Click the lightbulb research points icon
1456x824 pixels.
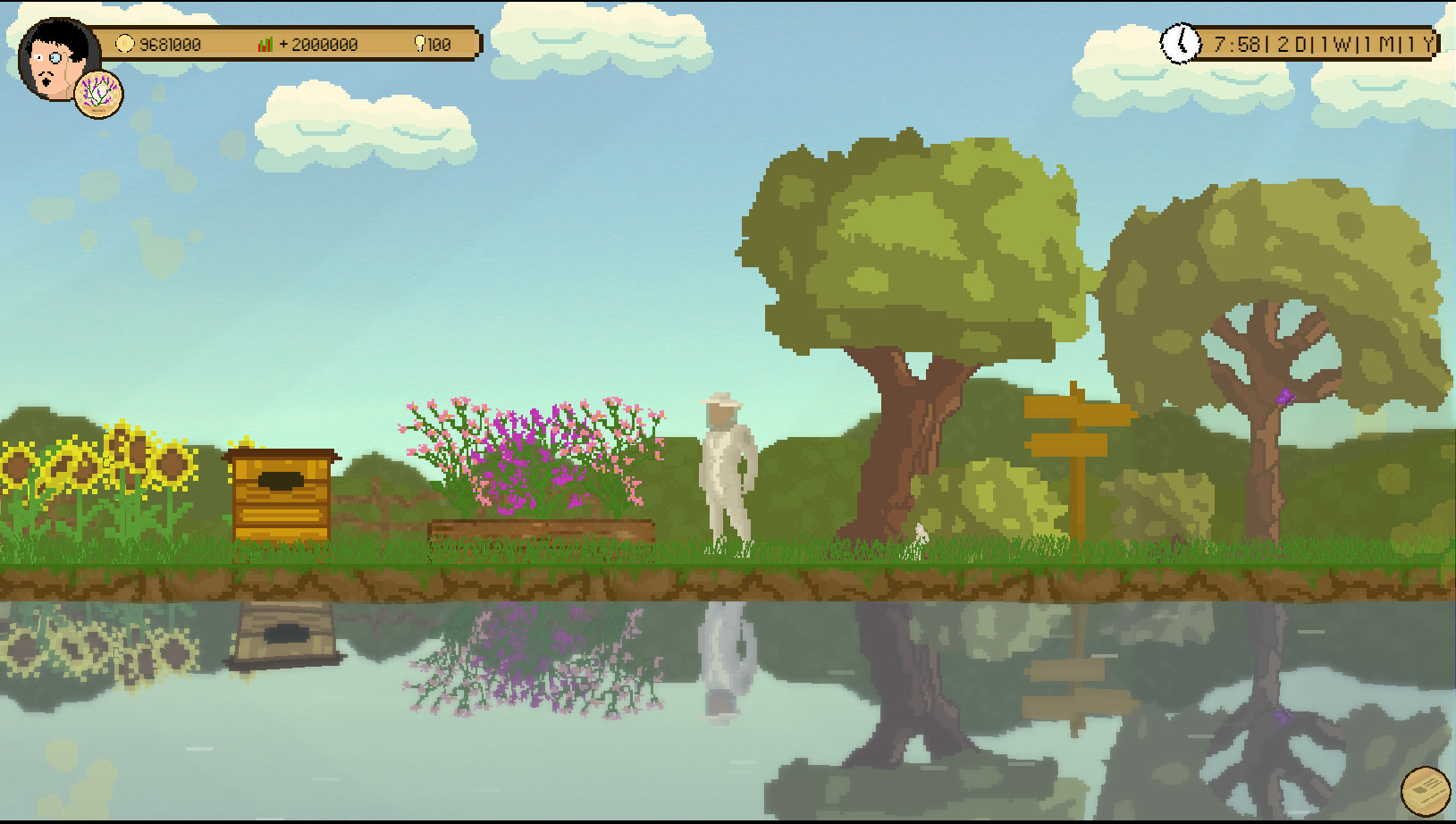coord(419,43)
